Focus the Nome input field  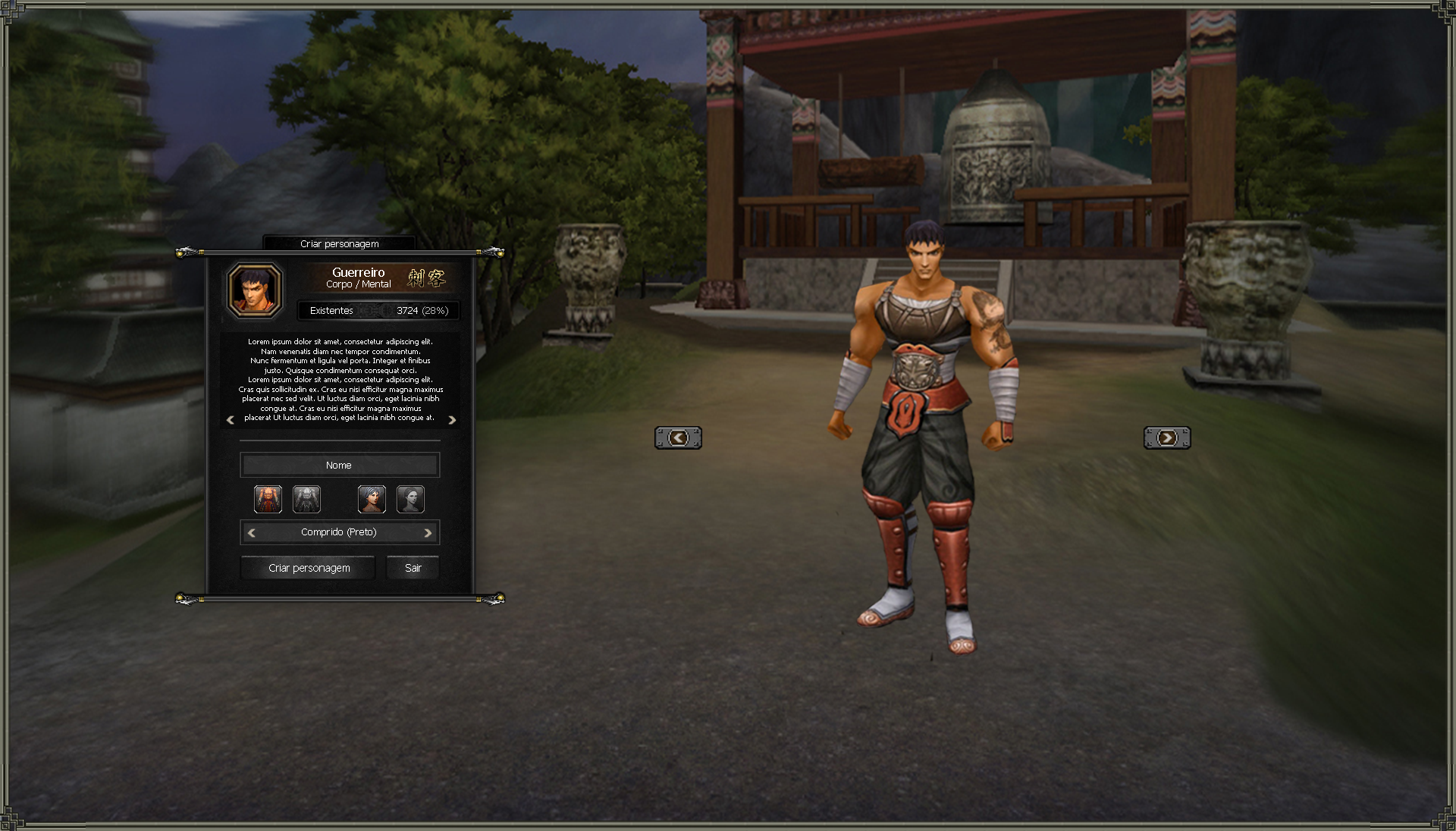[339, 465]
